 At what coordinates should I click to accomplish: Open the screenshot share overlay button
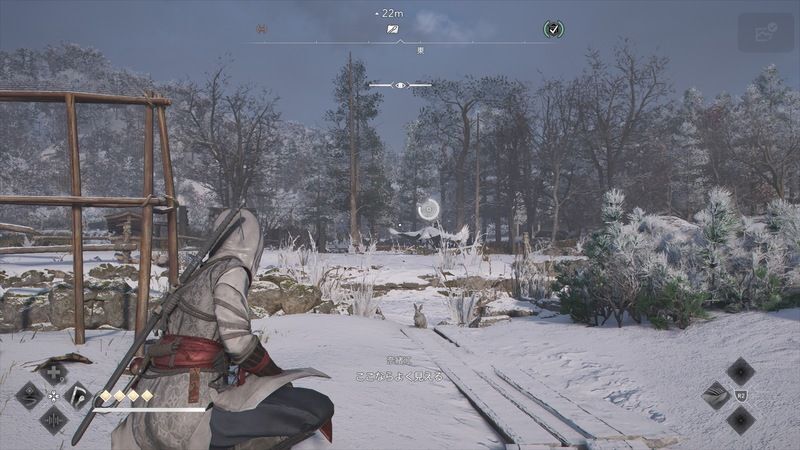click(765, 32)
